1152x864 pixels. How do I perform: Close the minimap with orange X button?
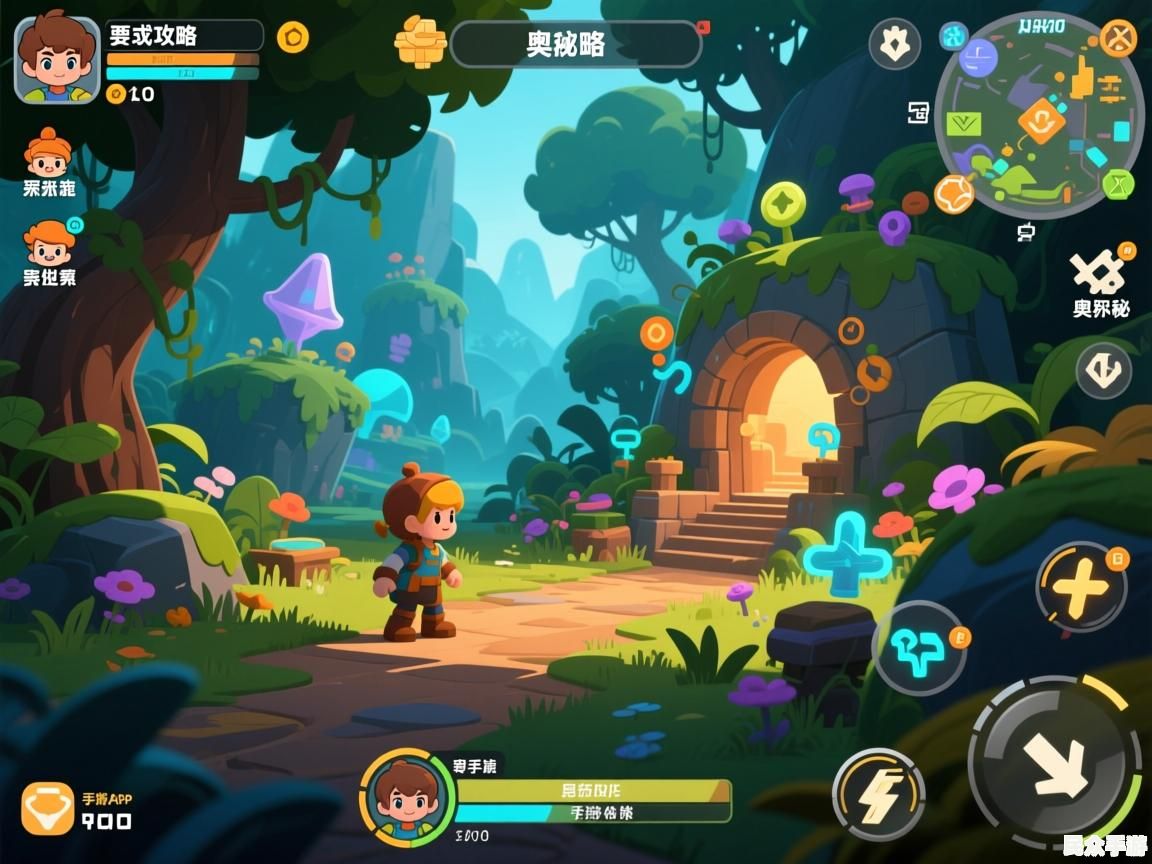pyautogui.click(x=1118, y=39)
